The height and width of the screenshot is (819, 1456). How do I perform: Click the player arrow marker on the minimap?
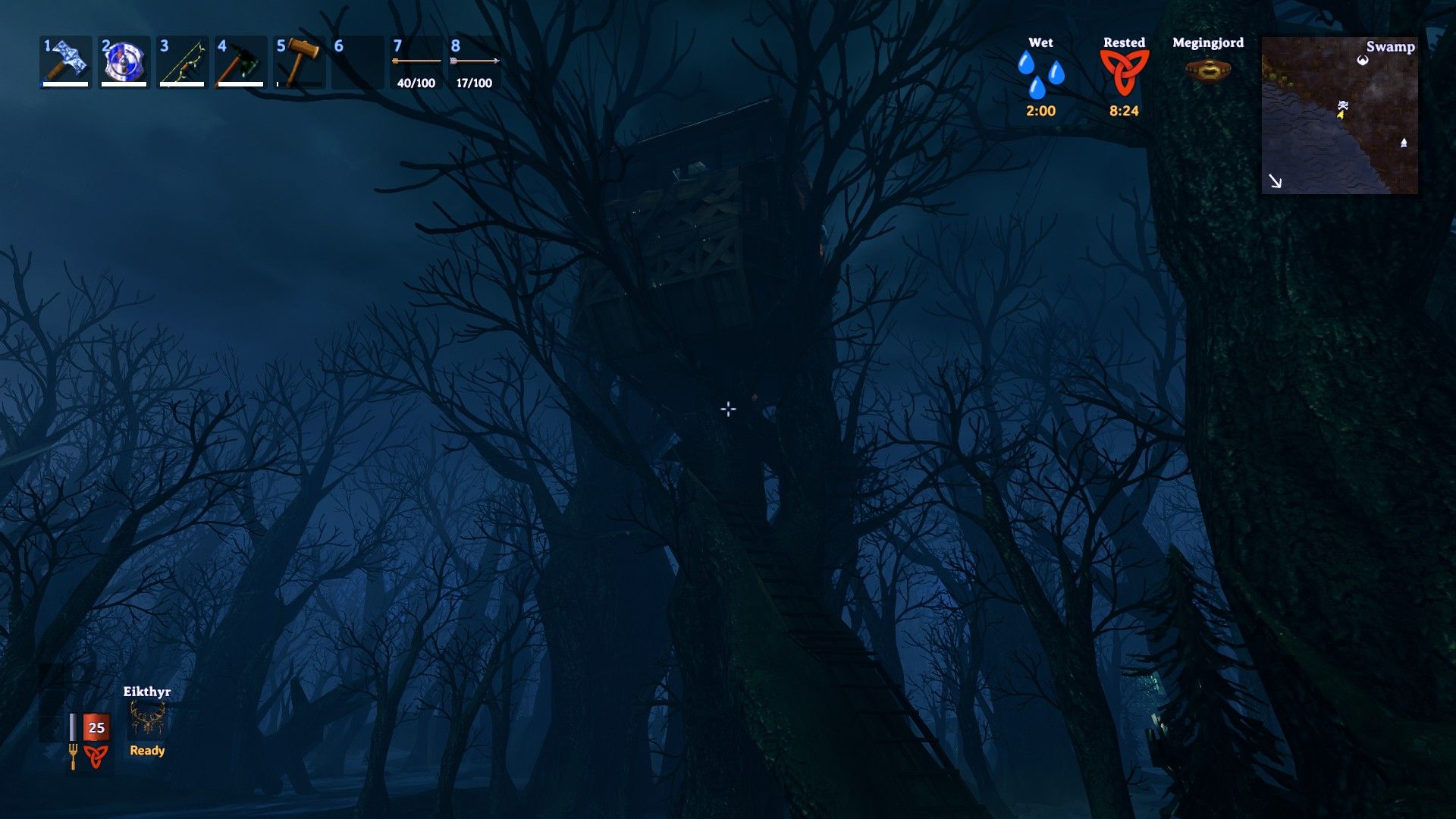point(1341,115)
